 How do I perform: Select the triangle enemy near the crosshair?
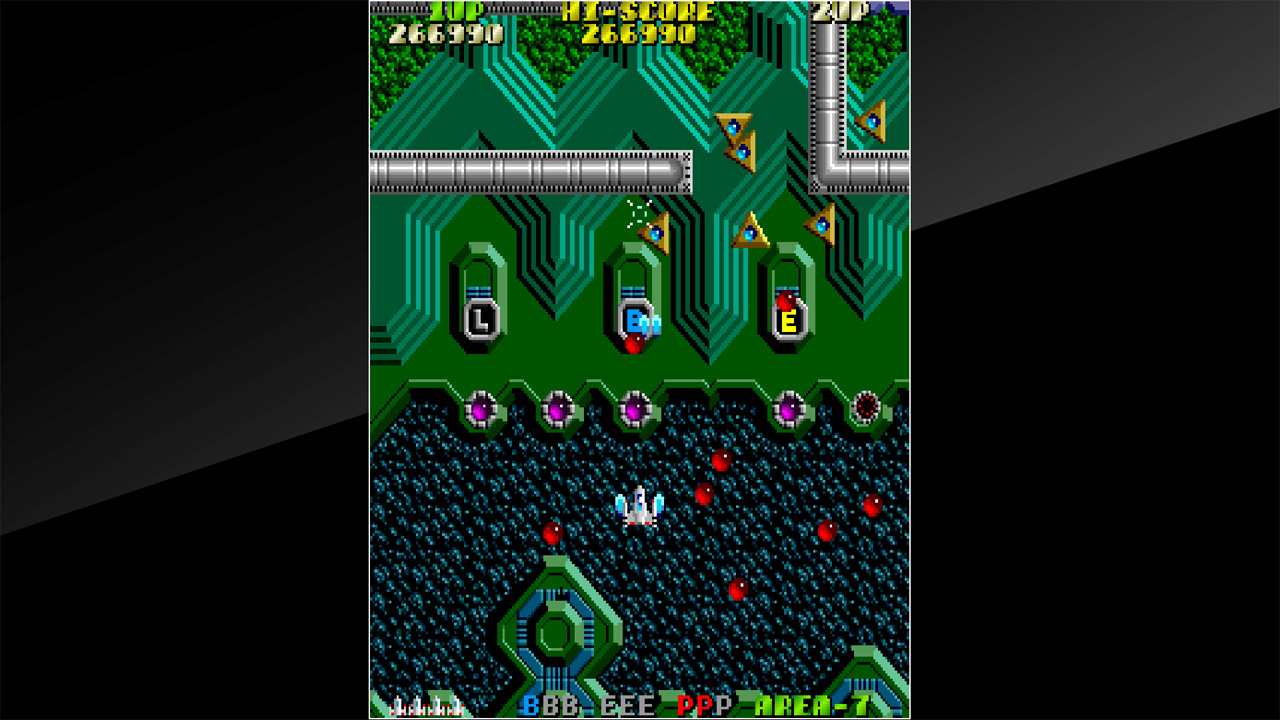657,232
